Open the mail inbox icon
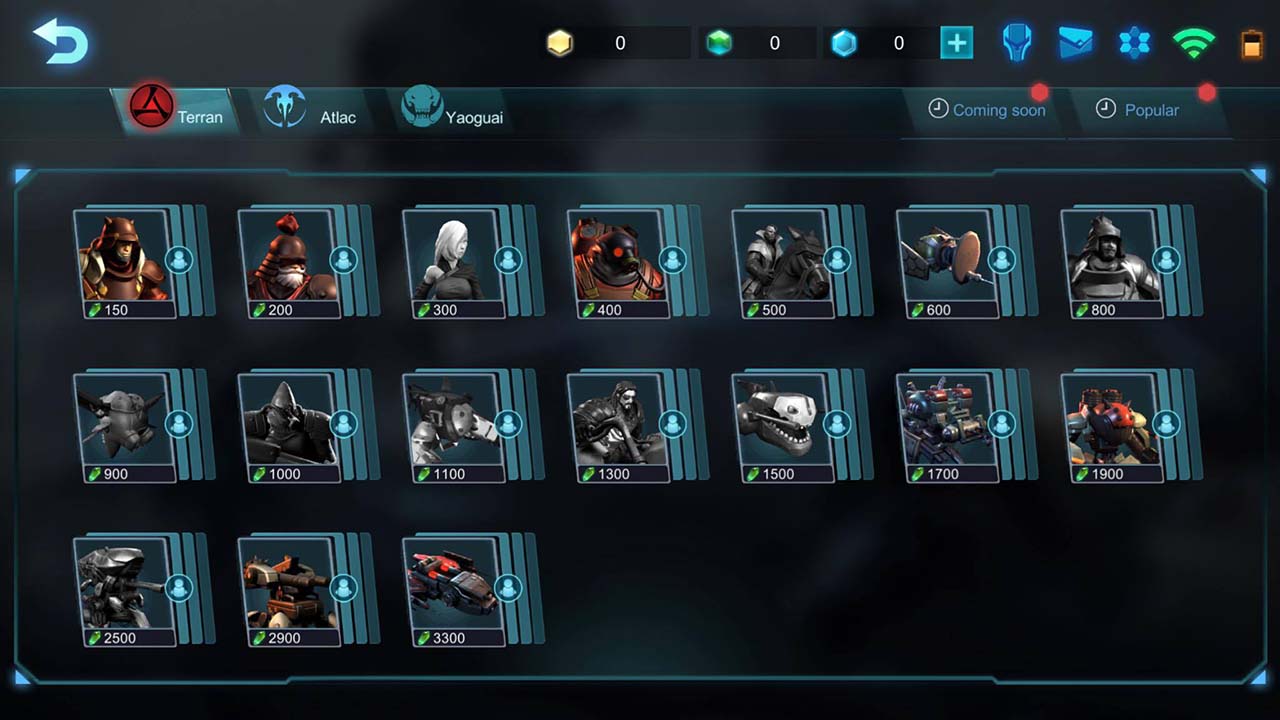Viewport: 1280px width, 720px height. [1075, 43]
